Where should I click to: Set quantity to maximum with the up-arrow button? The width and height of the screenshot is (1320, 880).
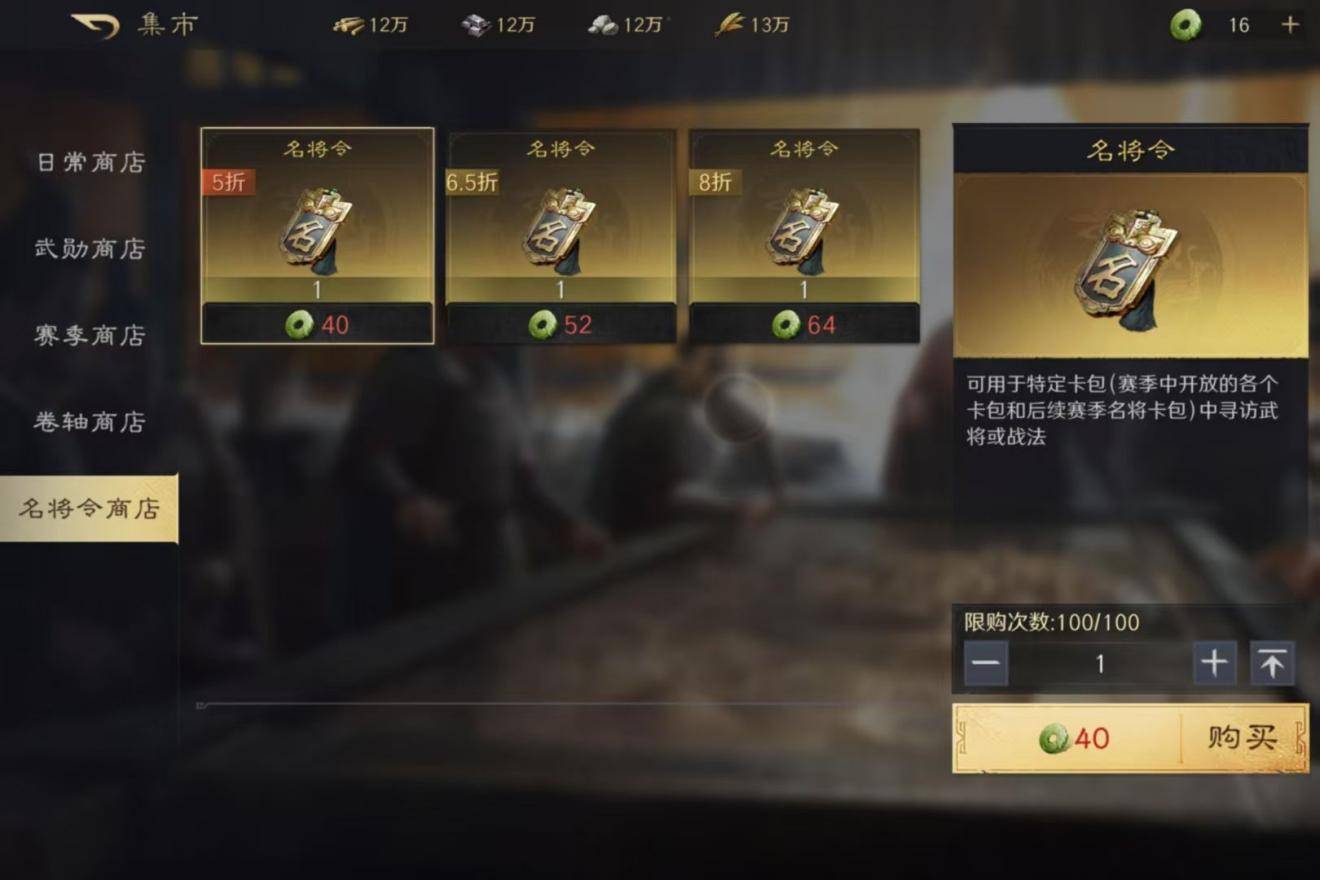pos(1272,664)
